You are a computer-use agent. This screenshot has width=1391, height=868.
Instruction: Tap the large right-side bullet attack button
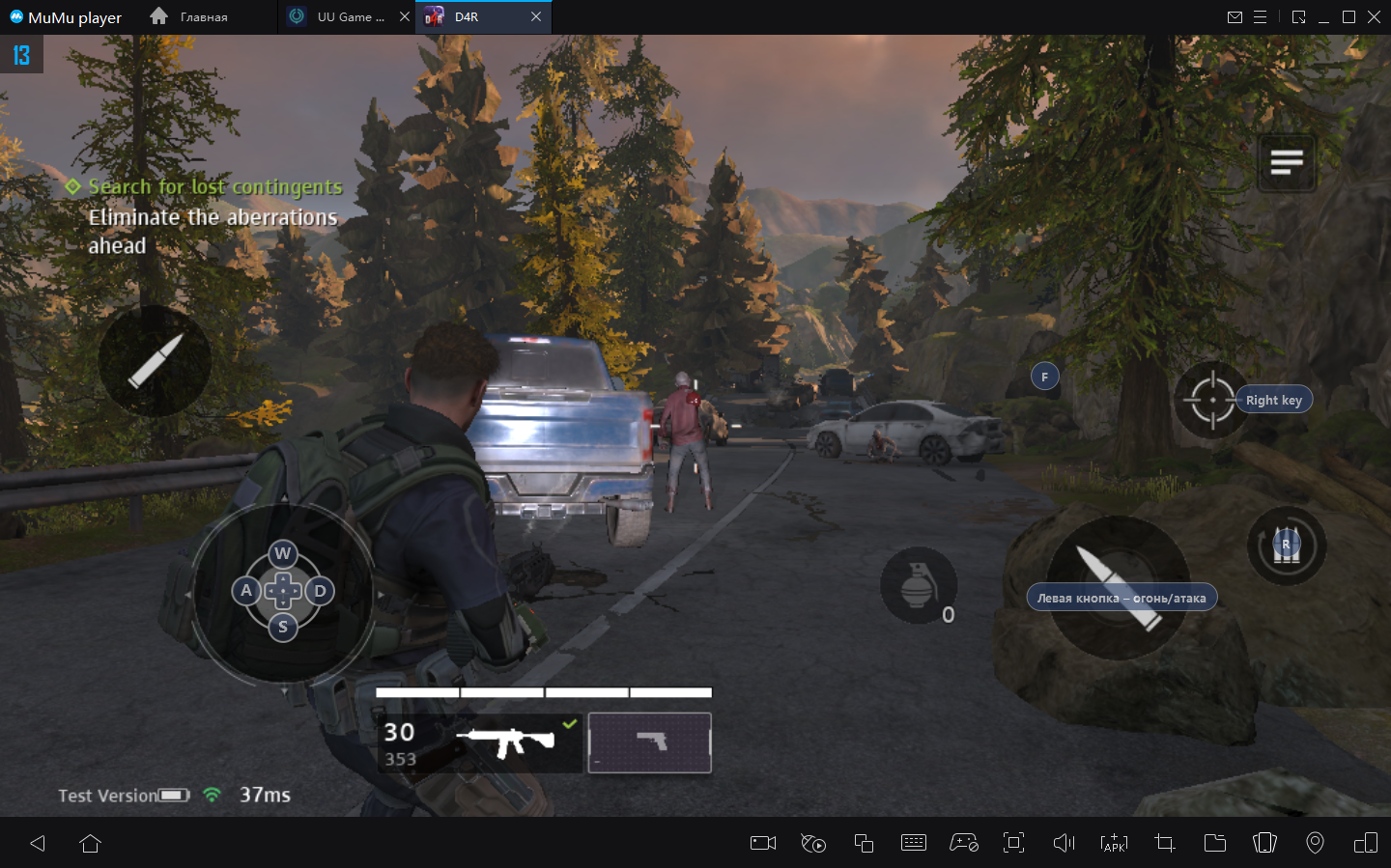[x=1118, y=587]
